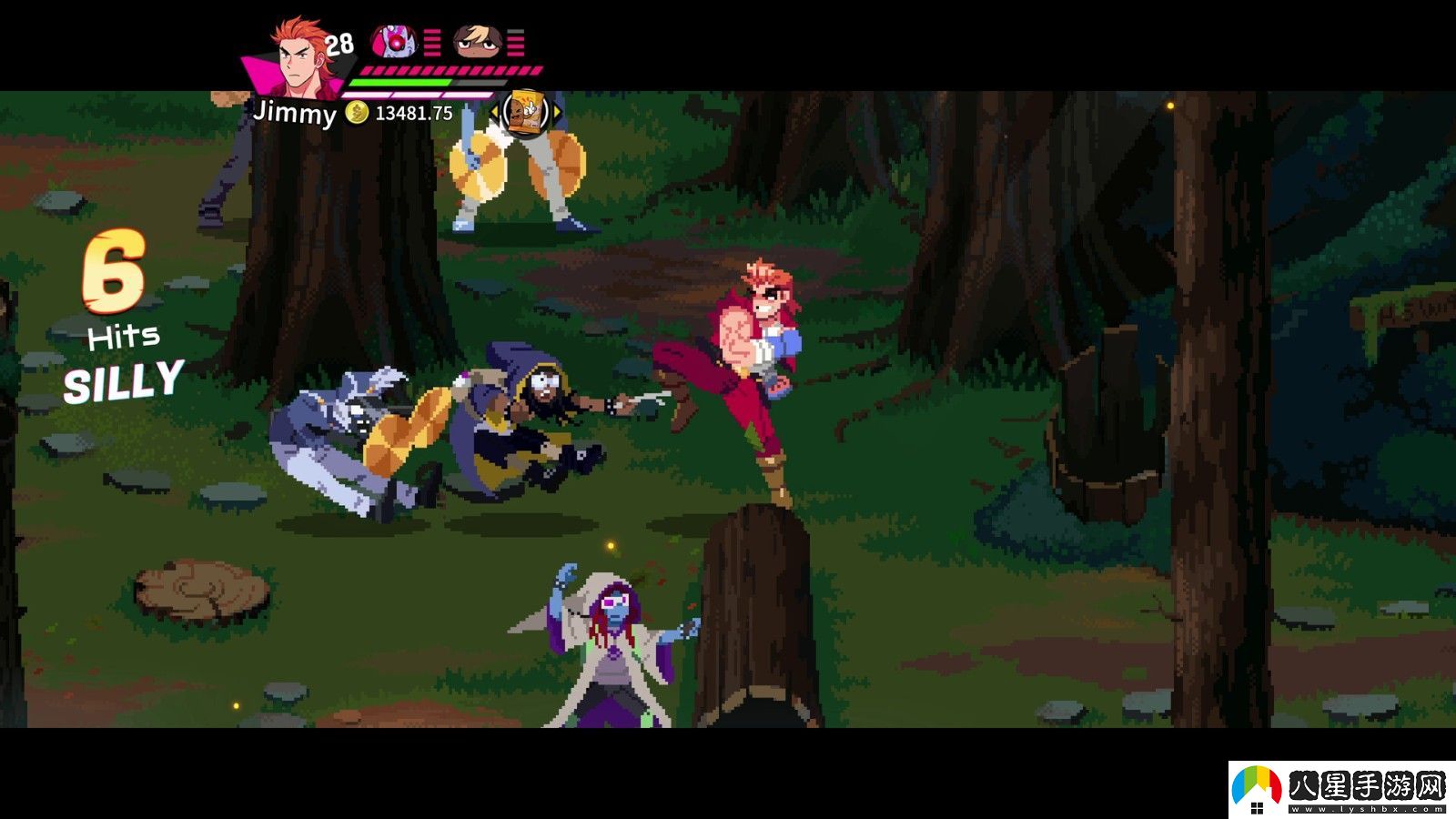Cycle item with the left yellow arrow
This screenshot has width=1456, height=819.
pos(494,112)
